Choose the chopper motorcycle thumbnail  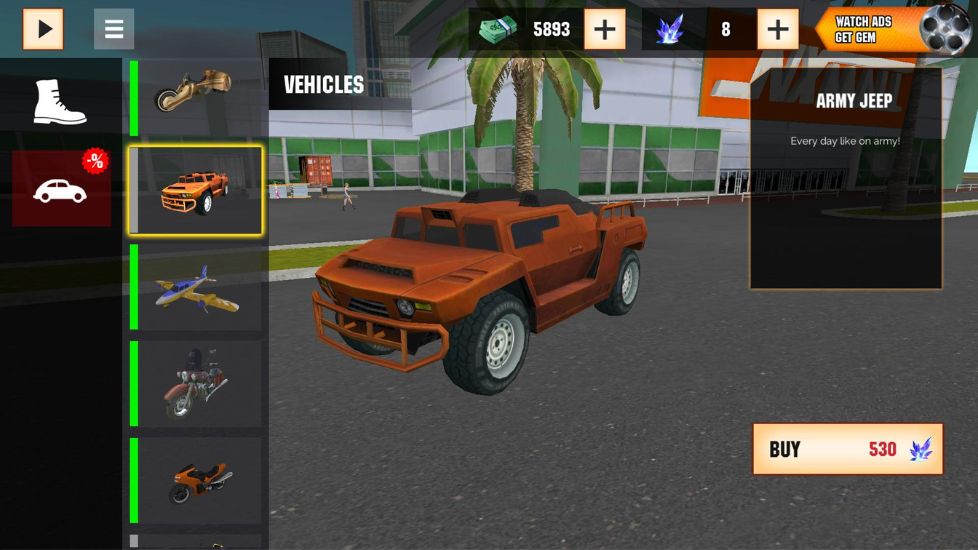click(195, 95)
